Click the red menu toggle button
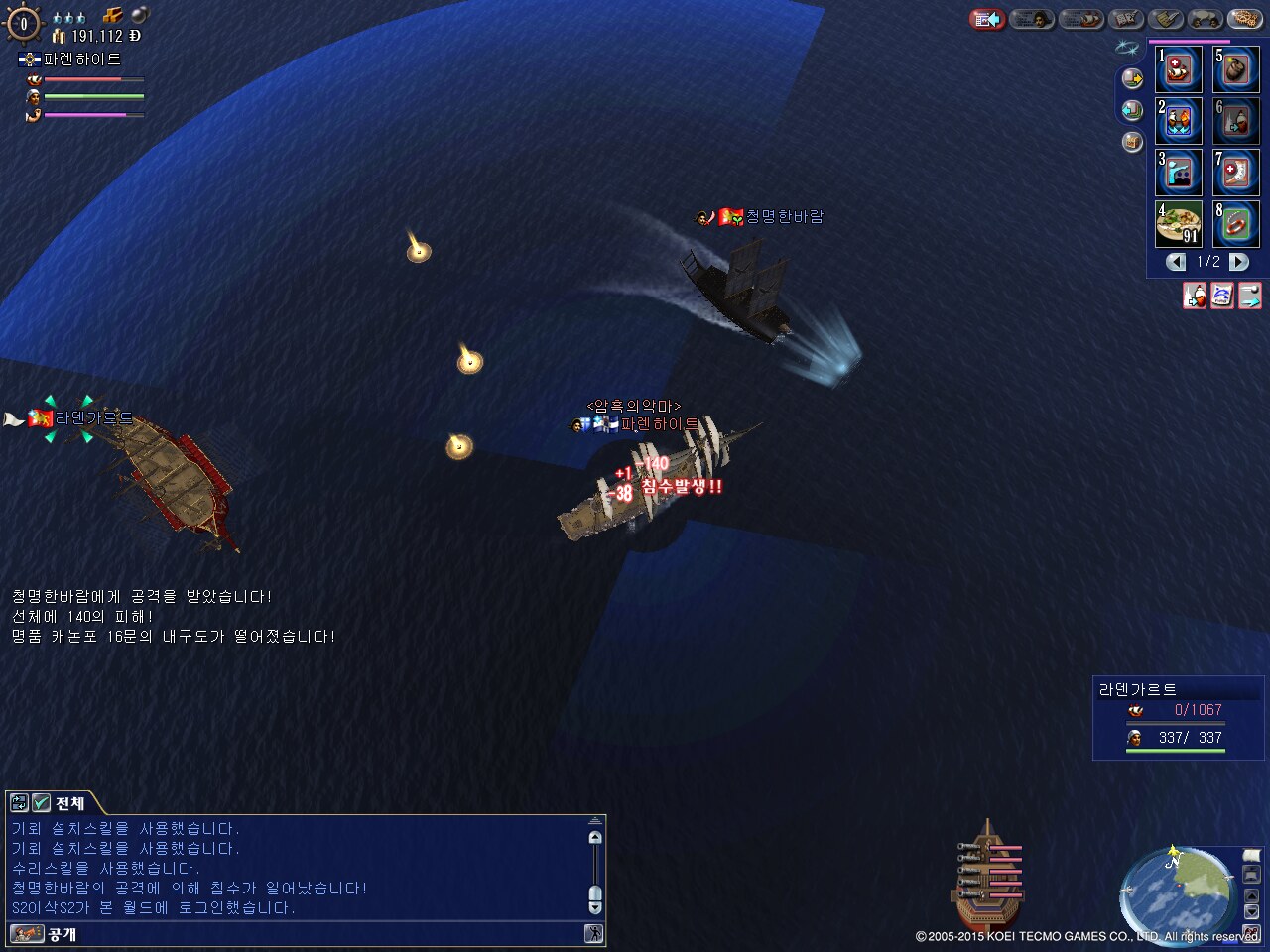Image resolution: width=1270 pixels, height=952 pixels. [986, 19]
